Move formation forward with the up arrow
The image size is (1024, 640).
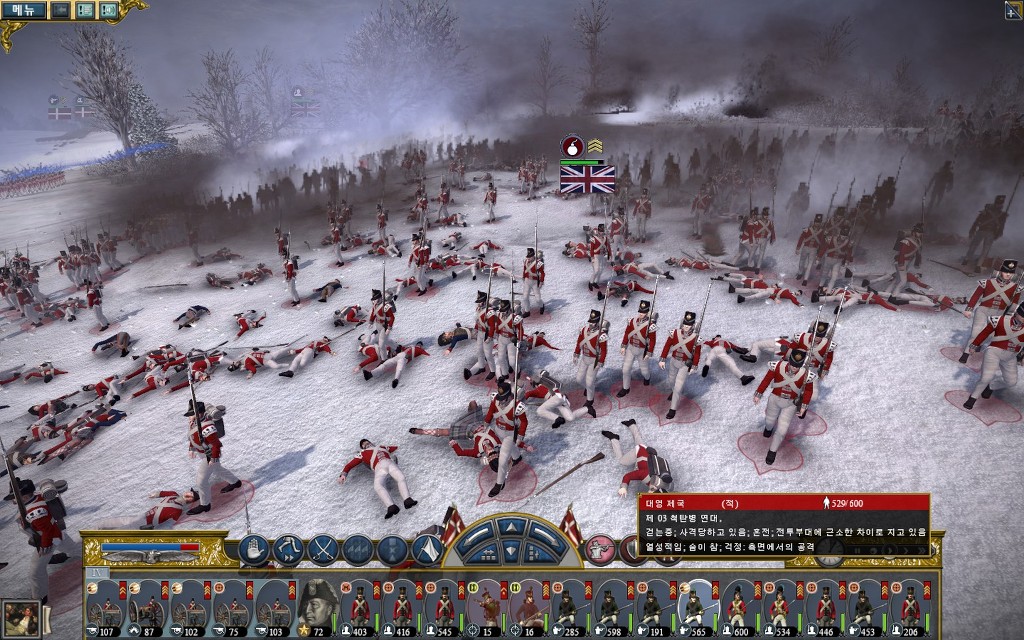pos(511,526)
